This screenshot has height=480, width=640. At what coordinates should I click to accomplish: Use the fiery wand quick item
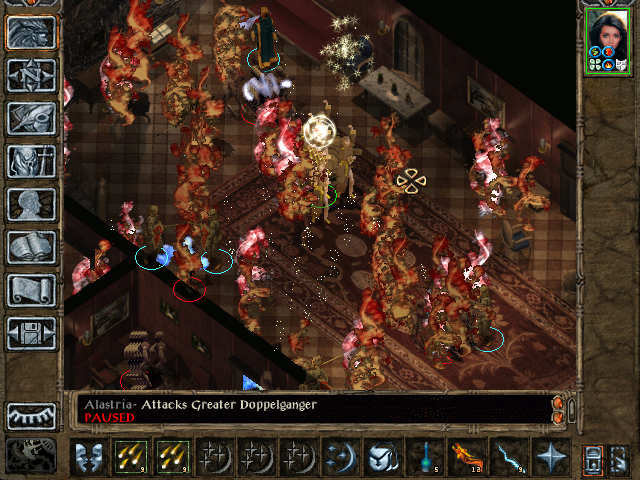465,457
